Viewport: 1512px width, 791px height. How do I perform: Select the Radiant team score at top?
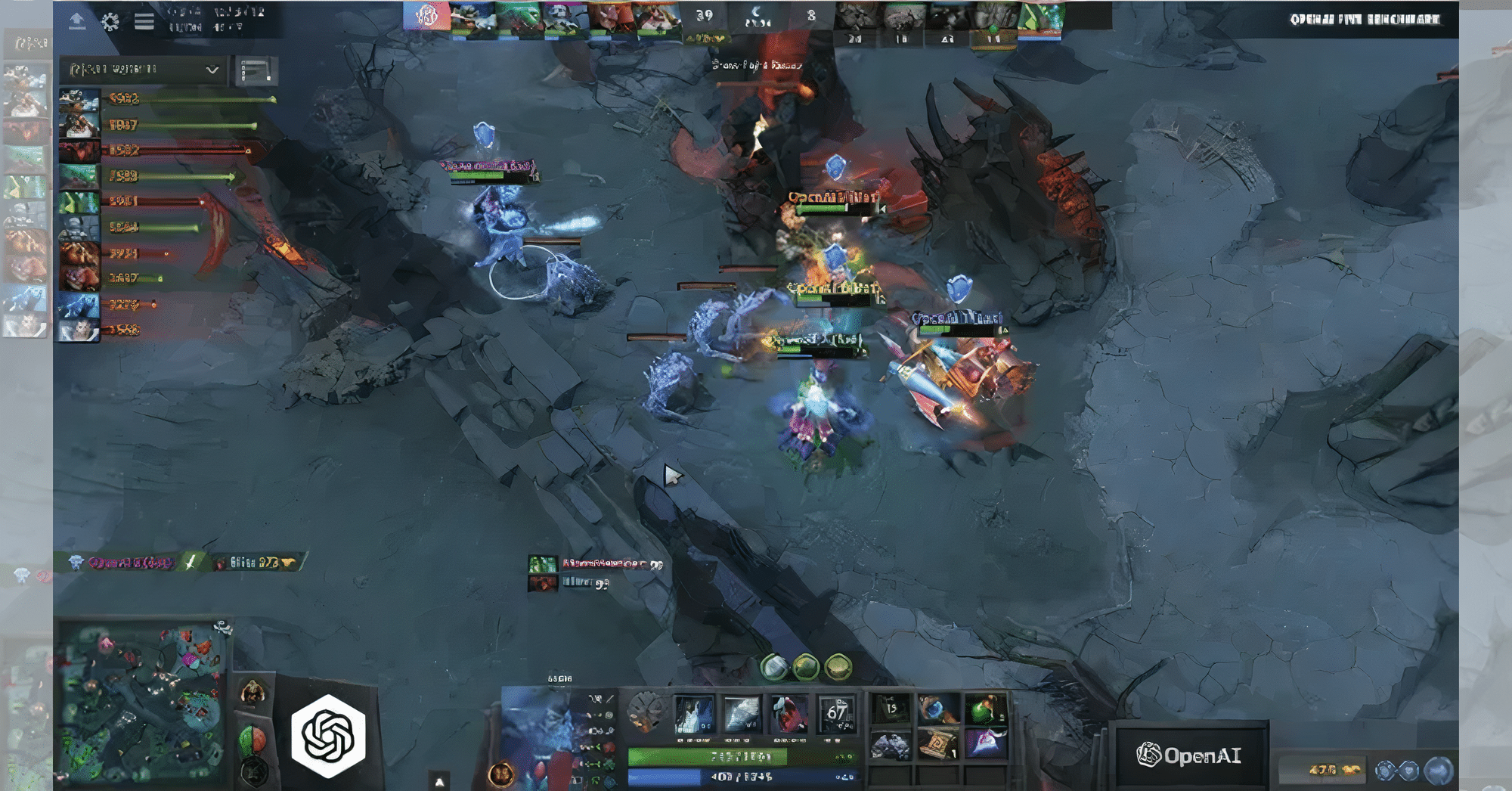click(705, 13)
